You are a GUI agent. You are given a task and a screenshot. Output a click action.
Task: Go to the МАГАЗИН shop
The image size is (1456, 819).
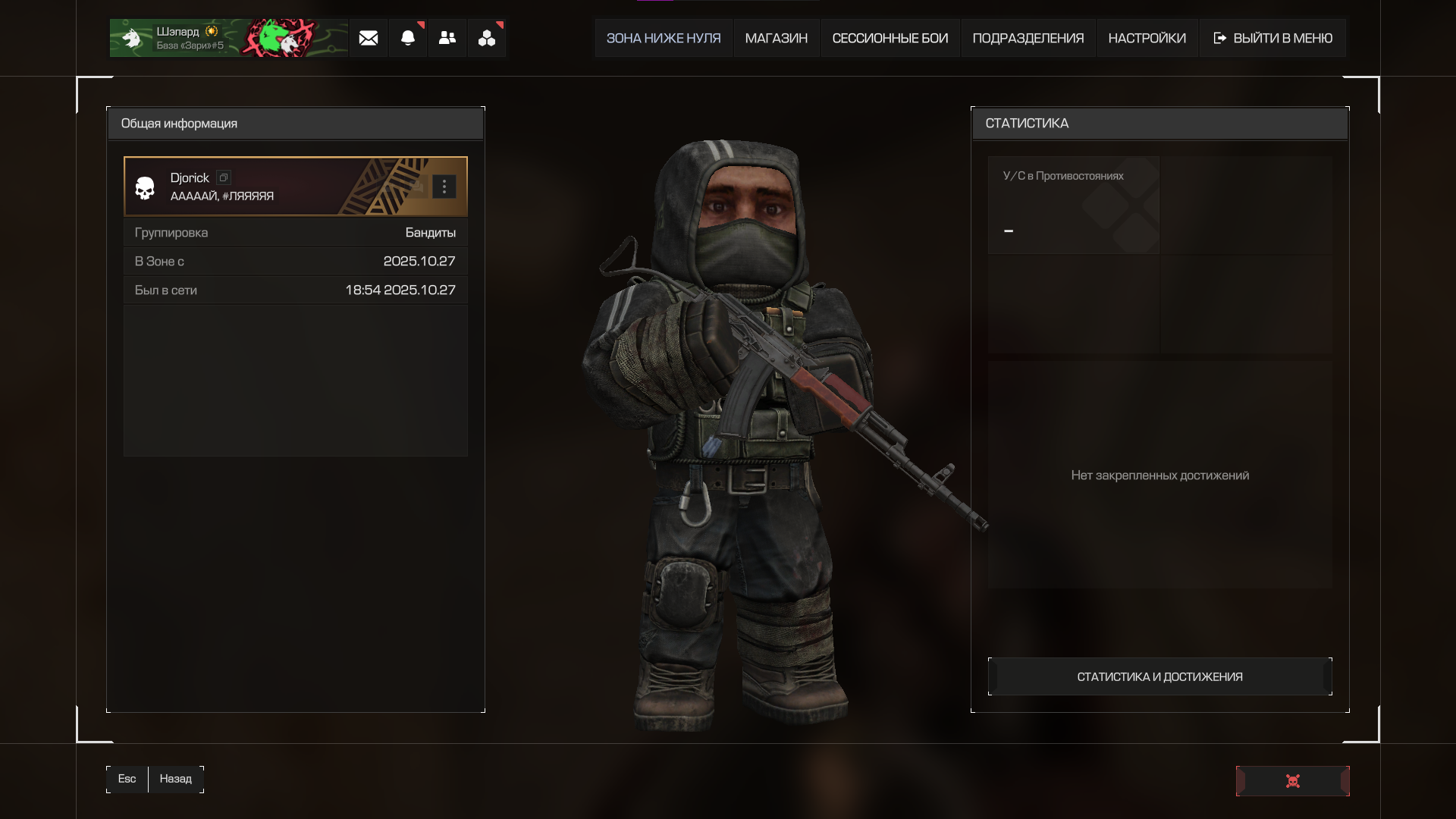pyautogui.click(x=776, y=39)
